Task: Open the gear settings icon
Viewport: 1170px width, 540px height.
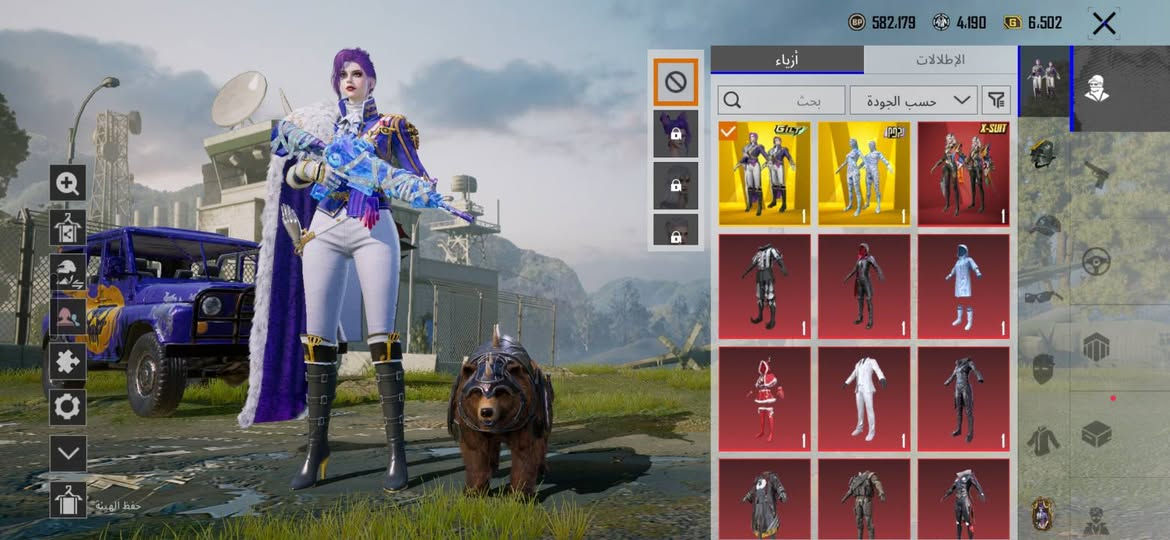Action: coord(68,407)
